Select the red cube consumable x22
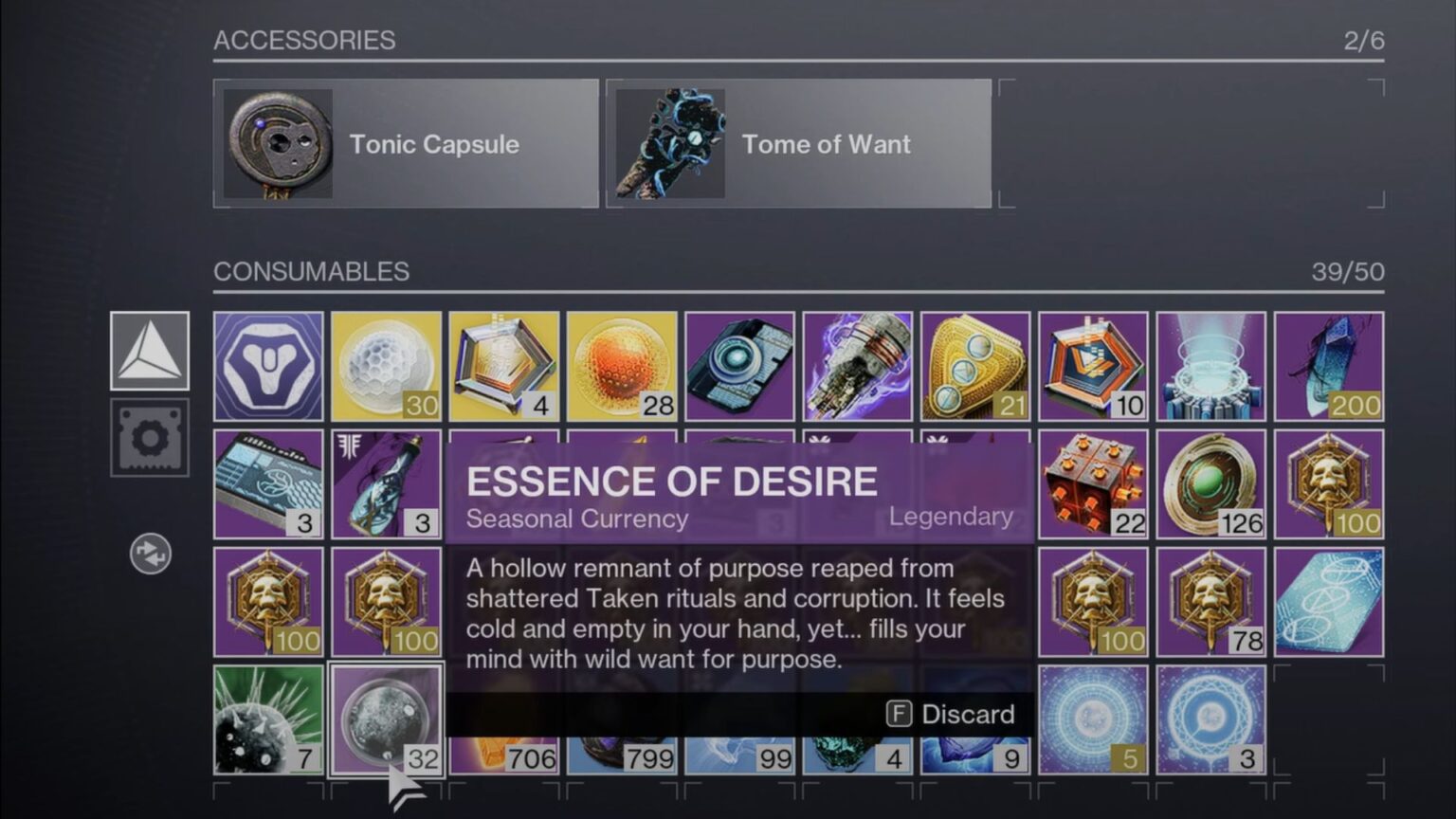Screen dimensions: 1456x819 tap(1092, 483)
